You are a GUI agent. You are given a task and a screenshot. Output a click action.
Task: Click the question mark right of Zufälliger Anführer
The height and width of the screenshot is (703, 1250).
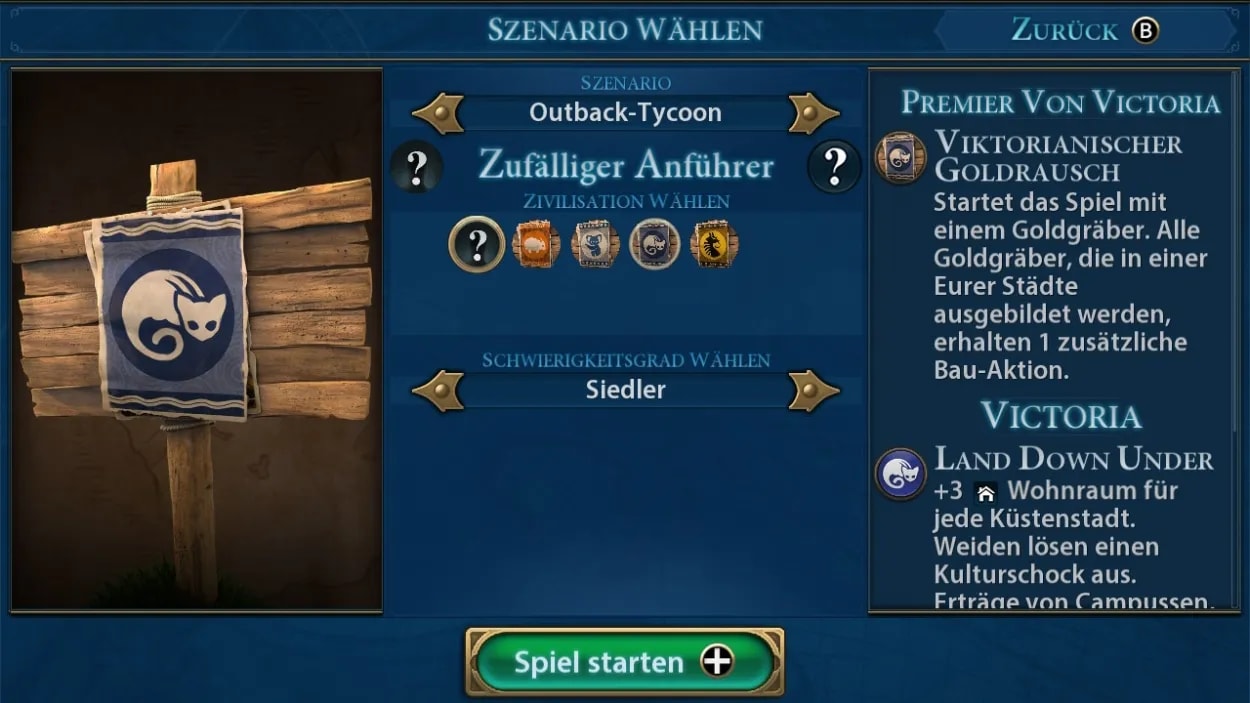click(x=834, y=166)
